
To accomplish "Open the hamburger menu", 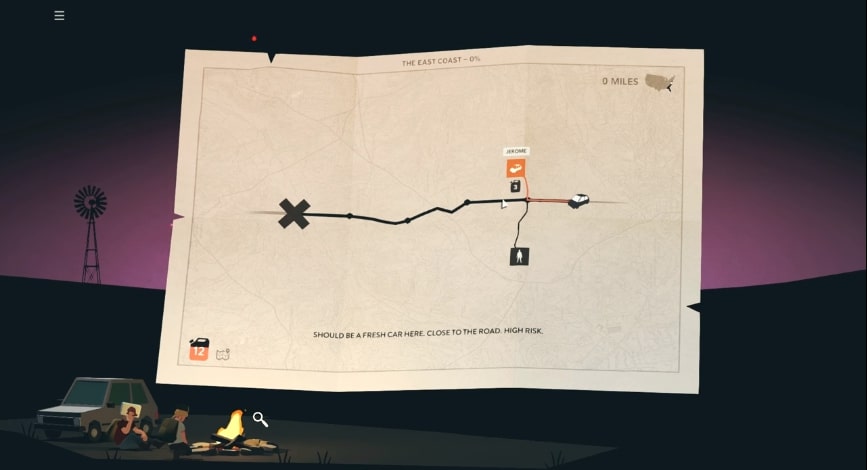I will click(x=59, y=15).
